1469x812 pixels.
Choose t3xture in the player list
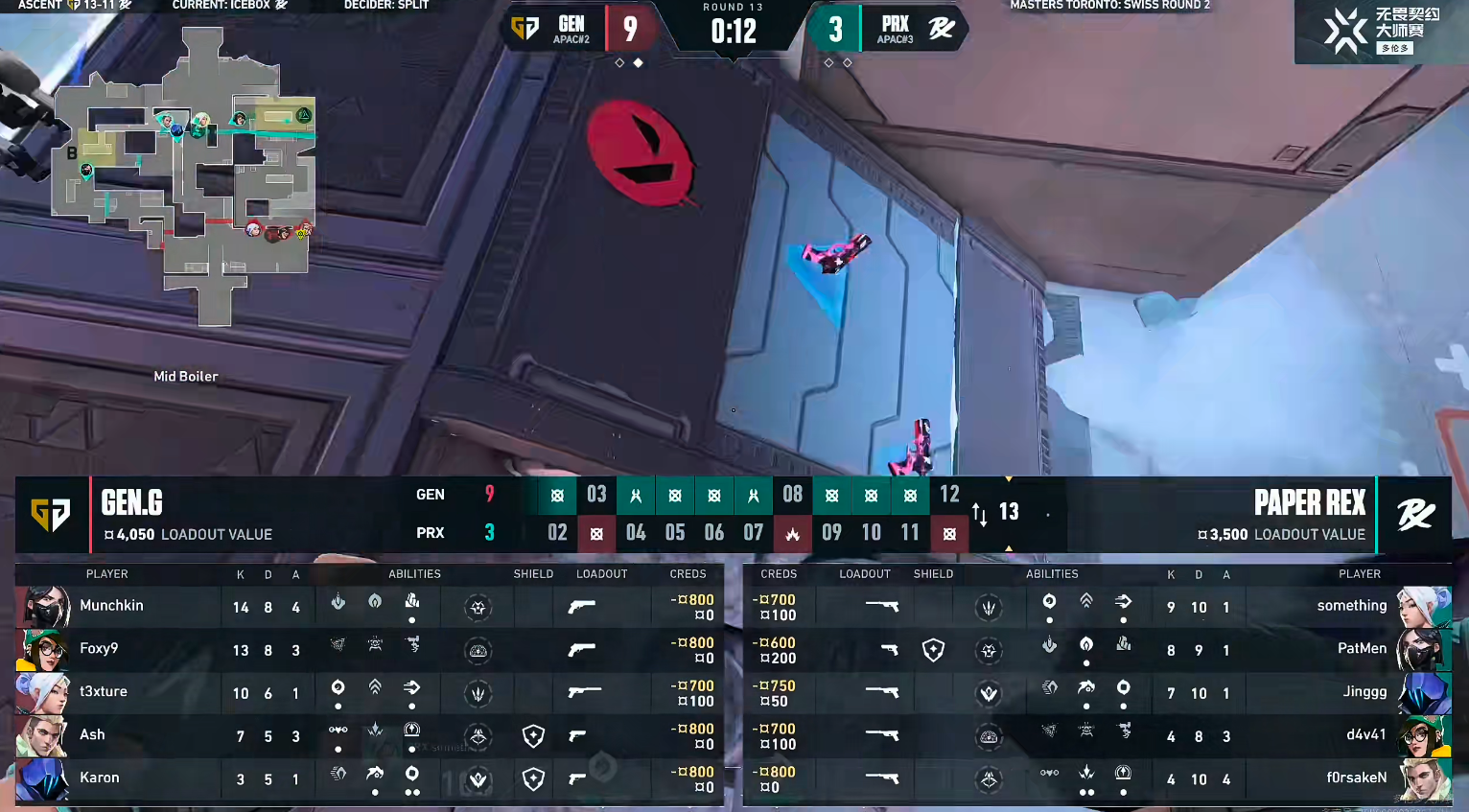point(369,692)
